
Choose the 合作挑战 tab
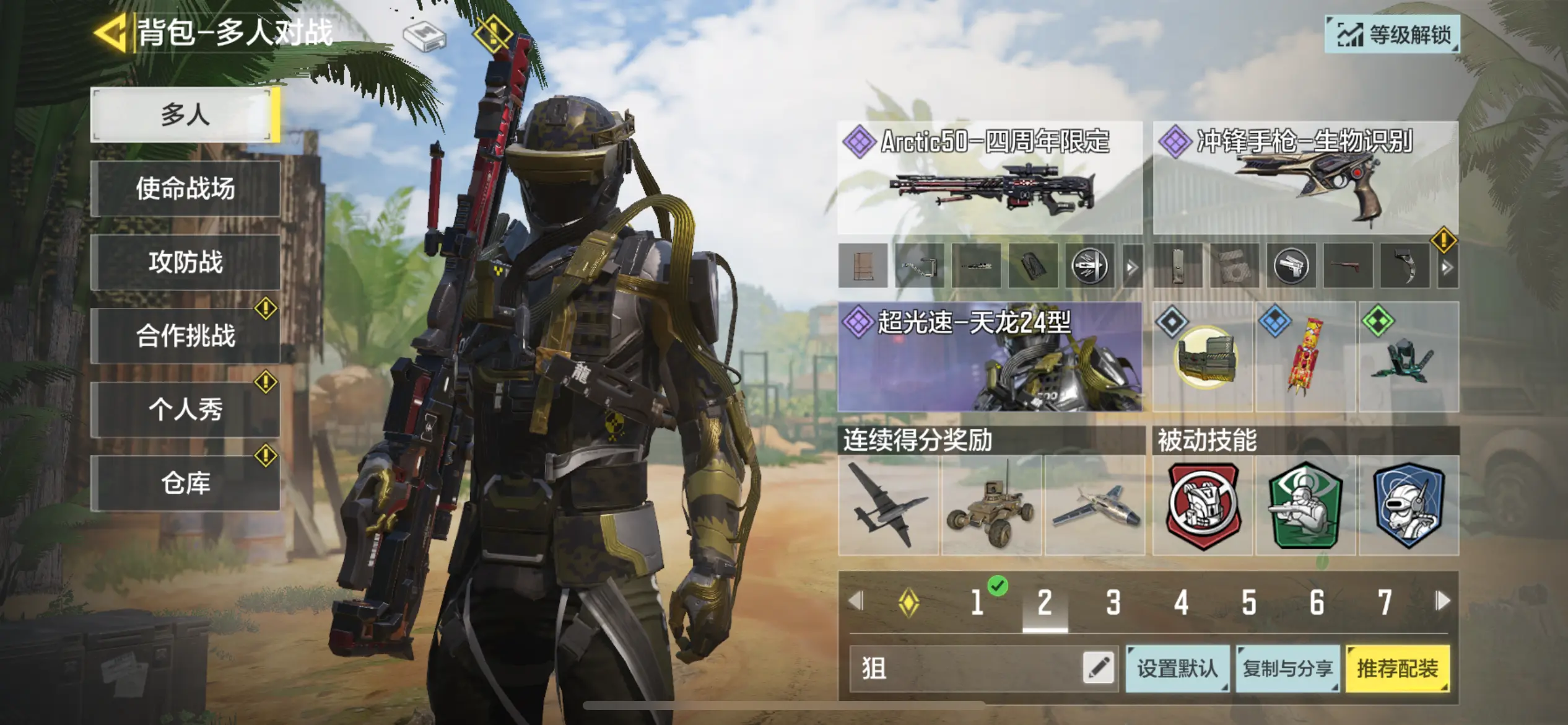[x=185, y=335]
